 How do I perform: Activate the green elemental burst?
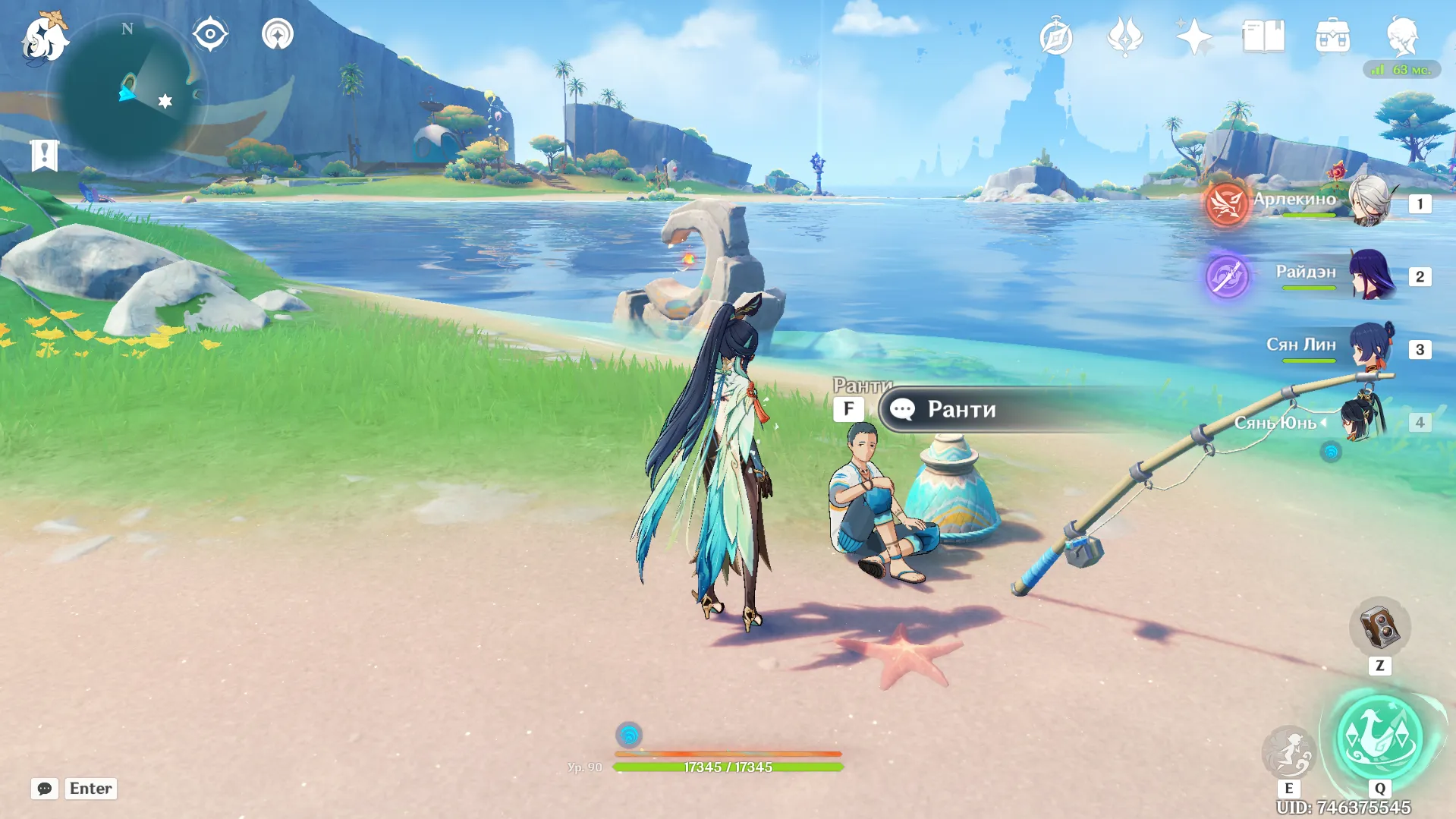(x=1379, y=736)
